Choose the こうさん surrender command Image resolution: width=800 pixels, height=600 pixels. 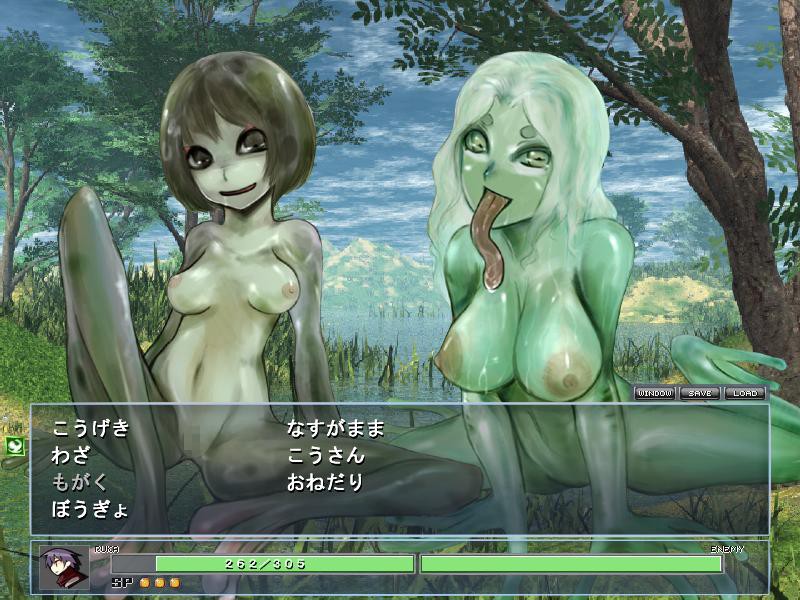tap(326, 456)
